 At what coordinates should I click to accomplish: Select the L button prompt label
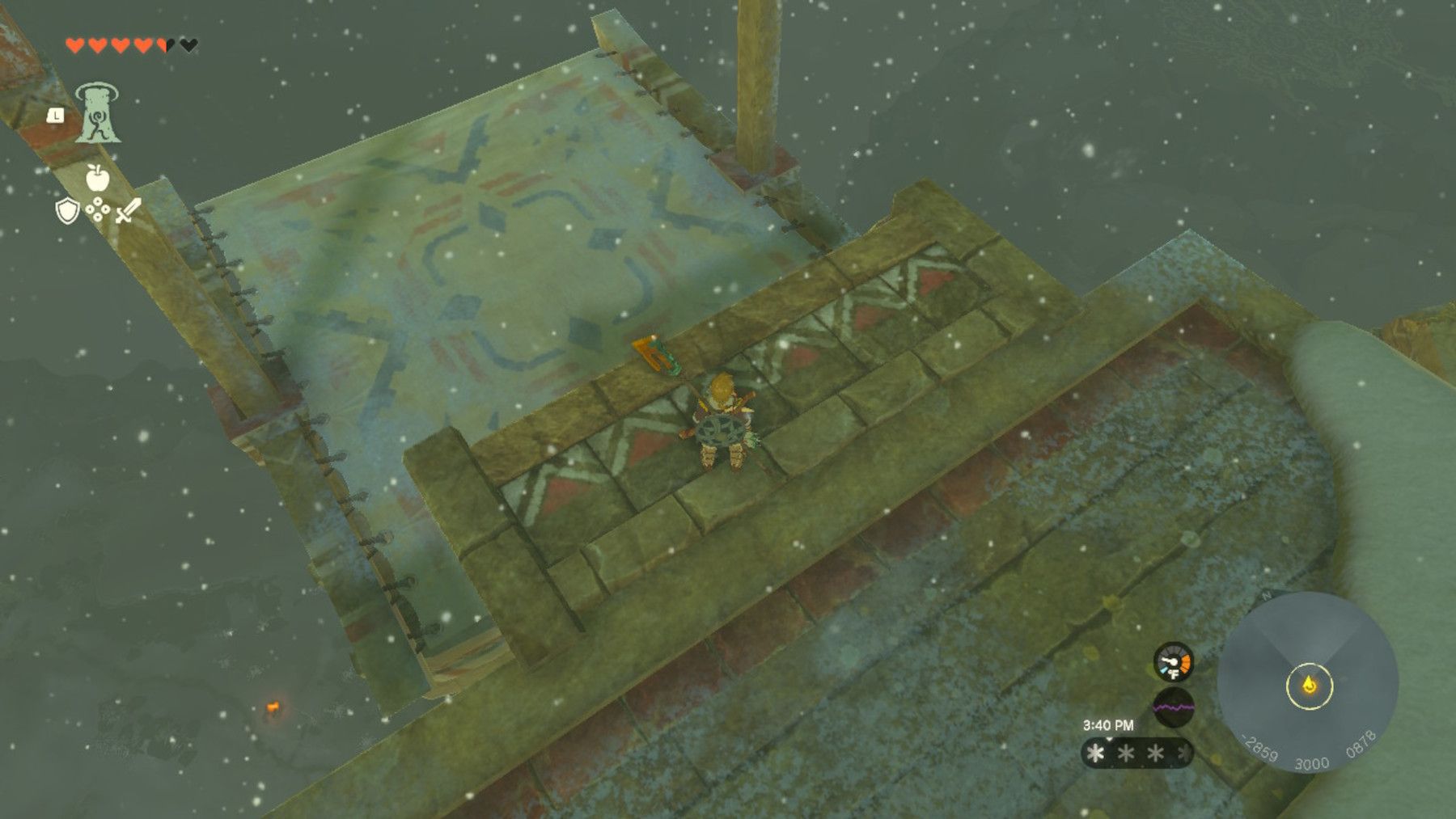coord(55,115)
